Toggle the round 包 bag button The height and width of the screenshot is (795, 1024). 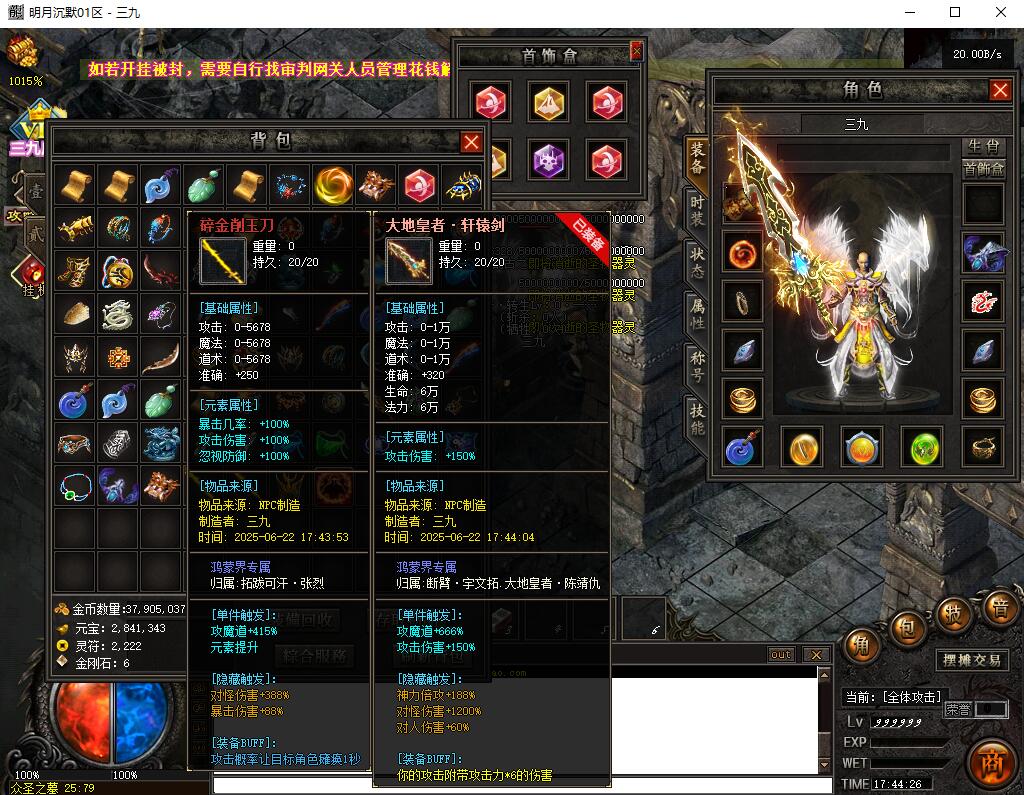click(908, 627)
